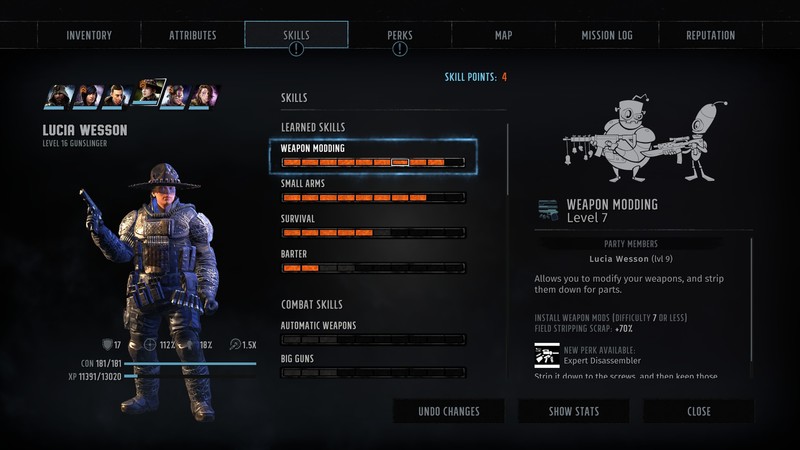Click the Undo Changes button

(448, 411)
